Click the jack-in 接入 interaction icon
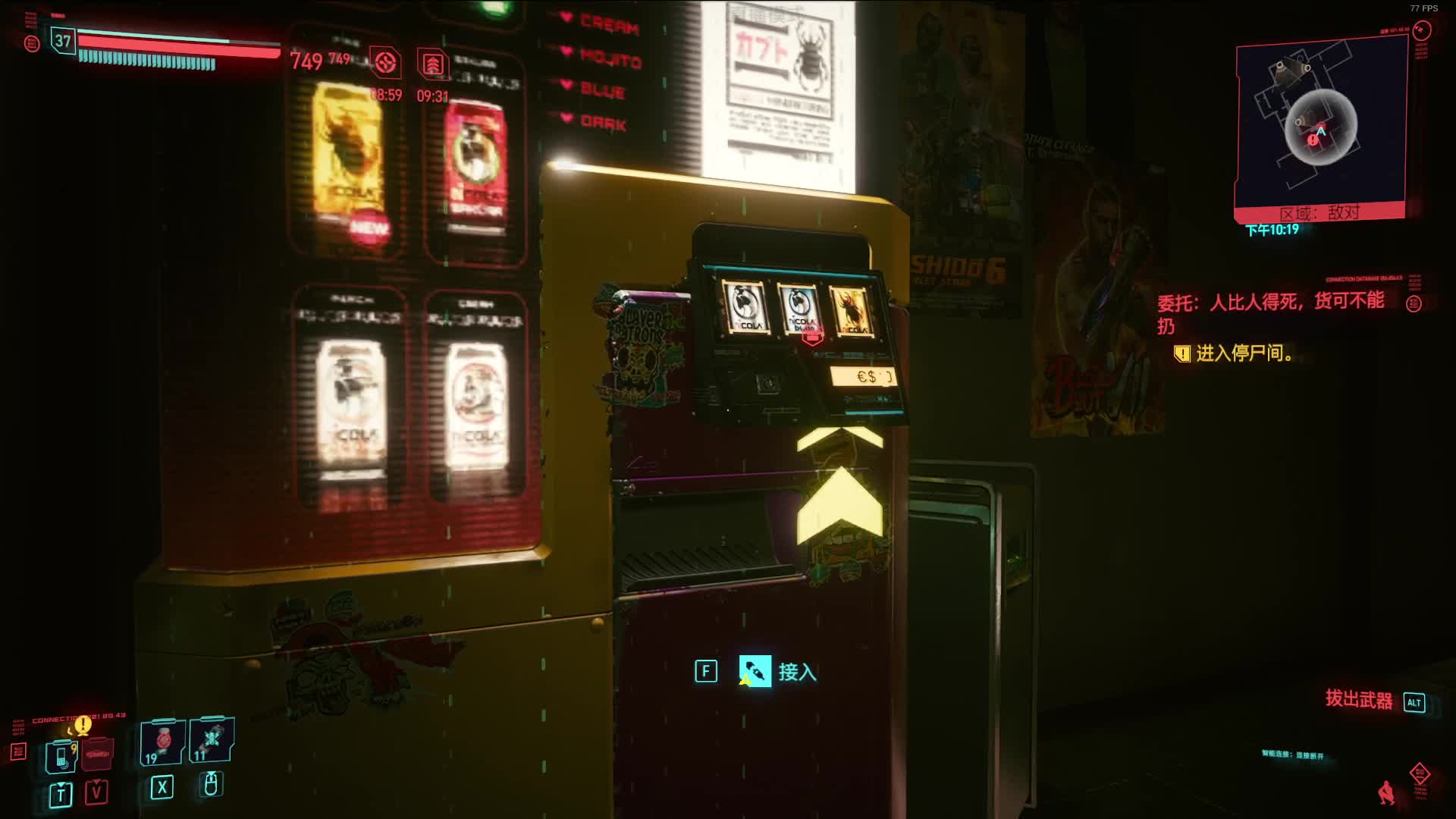Viewport: 1456px width, 819px height. tap(755, 671)
